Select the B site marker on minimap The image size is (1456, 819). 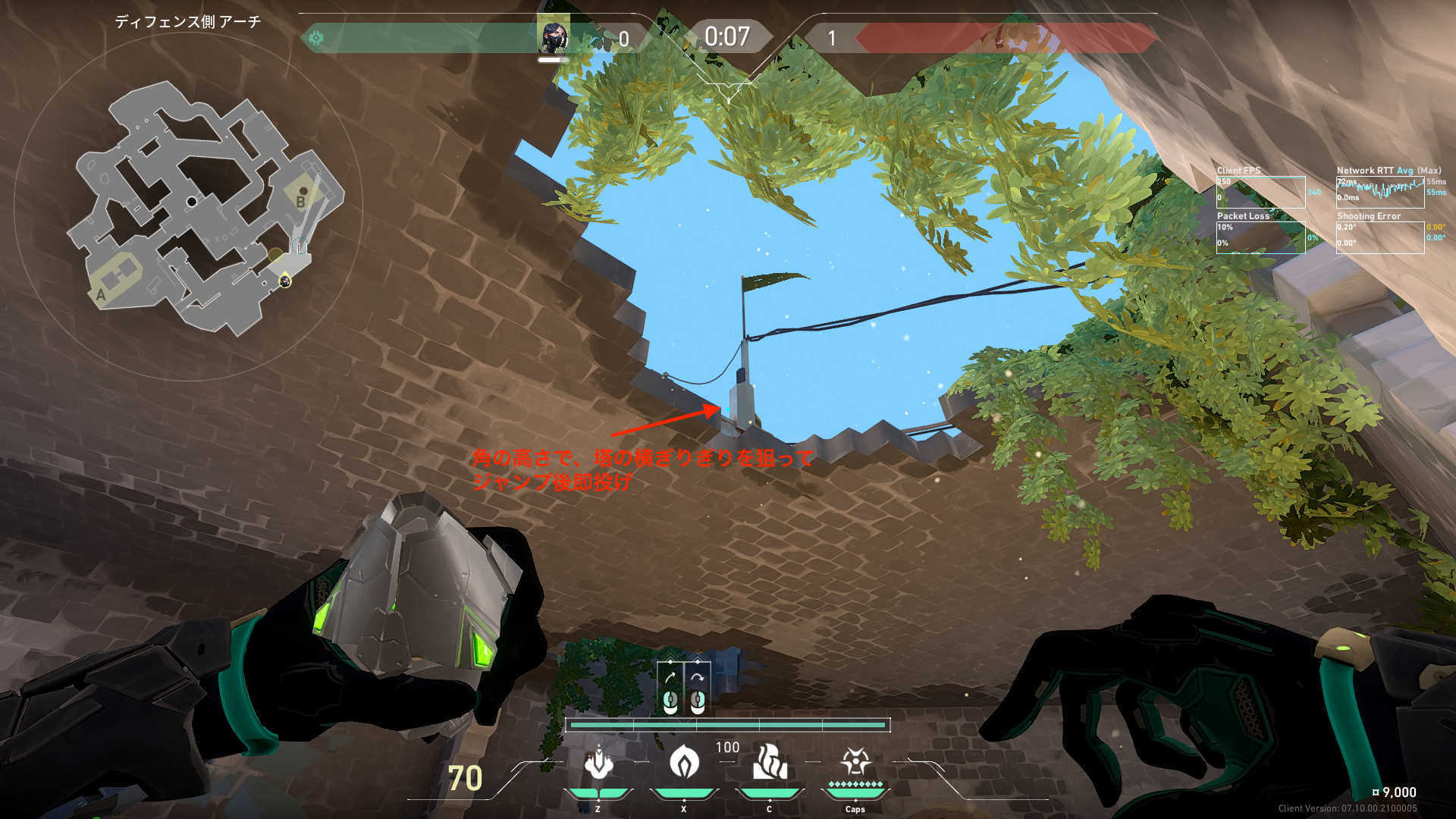[x=300, y=202]
